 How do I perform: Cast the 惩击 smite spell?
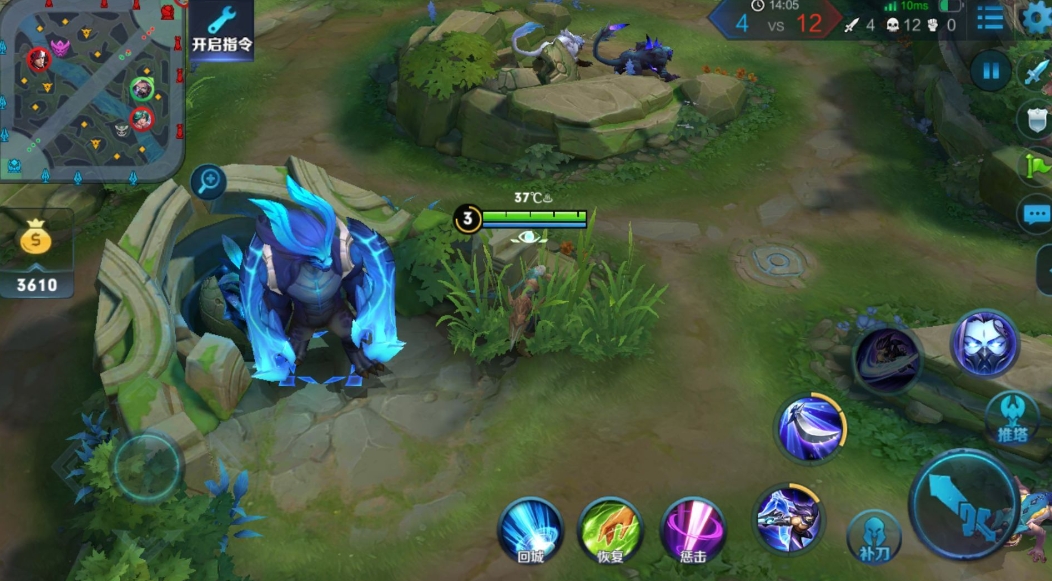click(693, 529)
